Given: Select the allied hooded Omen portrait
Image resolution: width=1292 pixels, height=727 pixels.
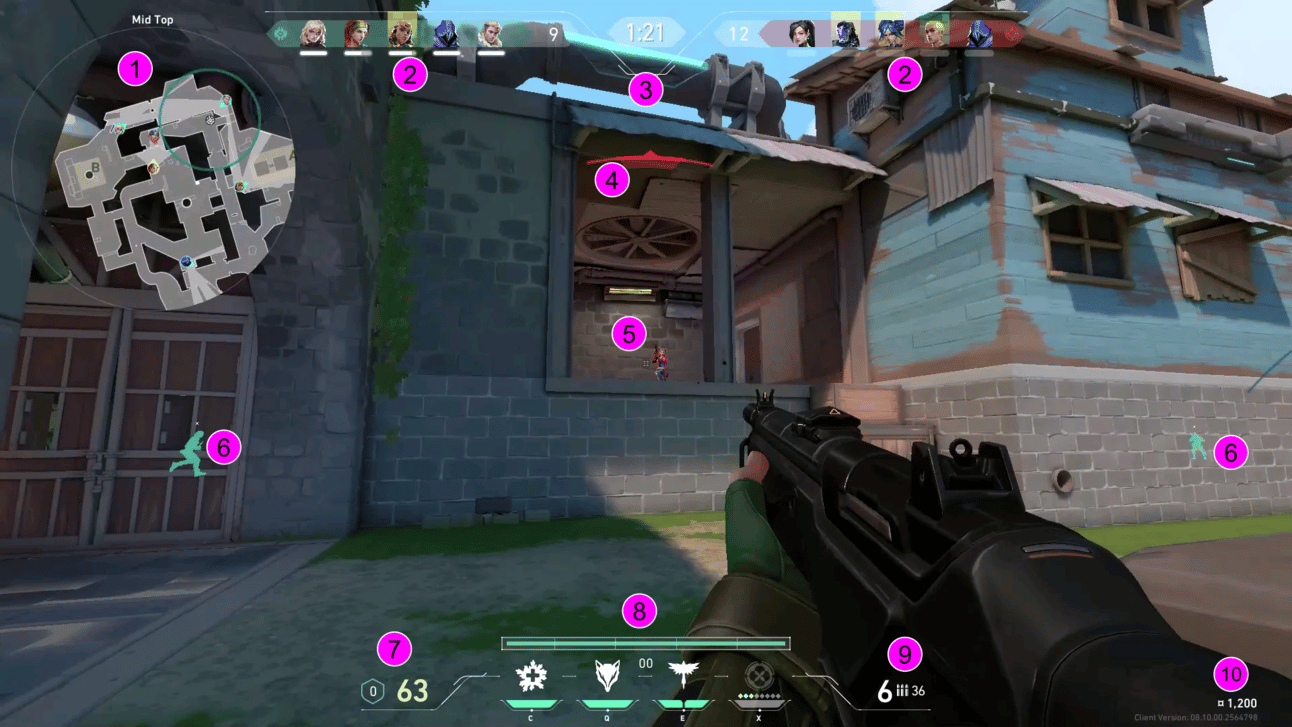Looking at the screenshot, I should click(445, 35).
